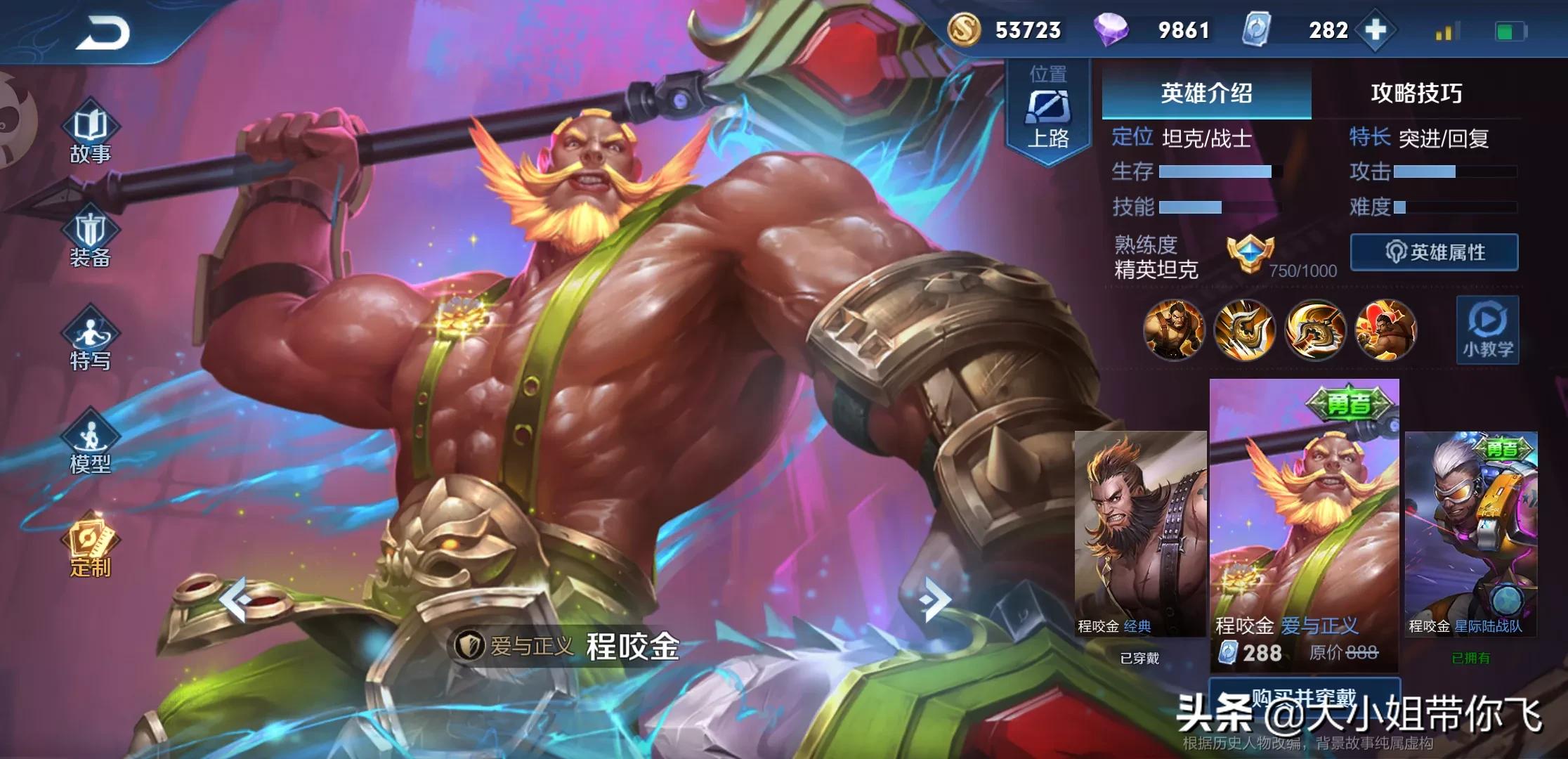Open the 故事 story section
Viewport: 1568px width, 759px height.
point(91,136)
